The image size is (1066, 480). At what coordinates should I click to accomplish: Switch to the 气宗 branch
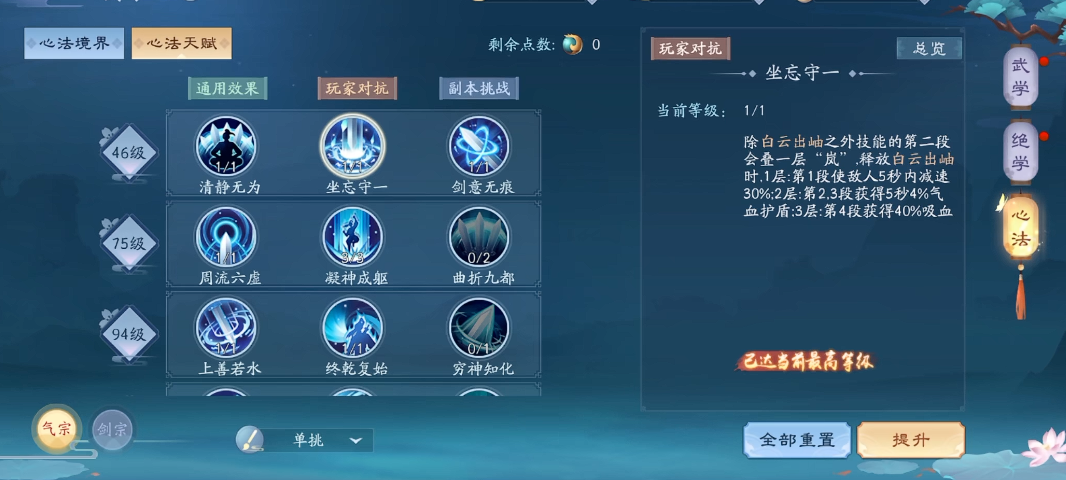pos(54,428)
